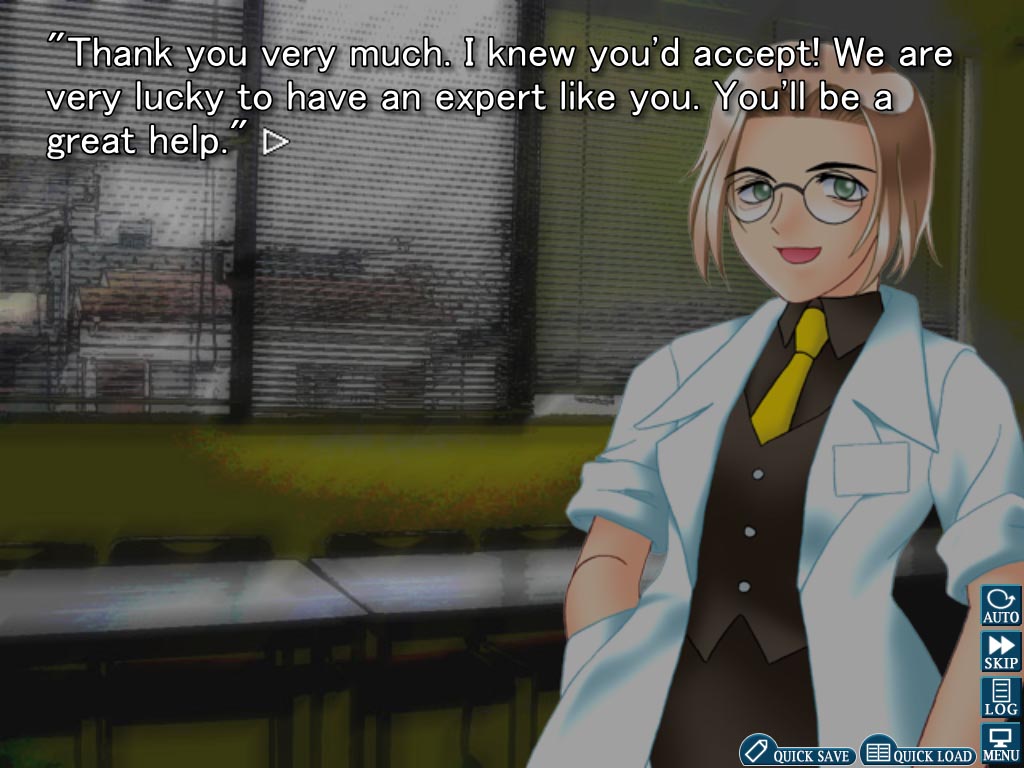Activate the Skip button
Screen dimensions: 1024x768
pos(1000,652)
